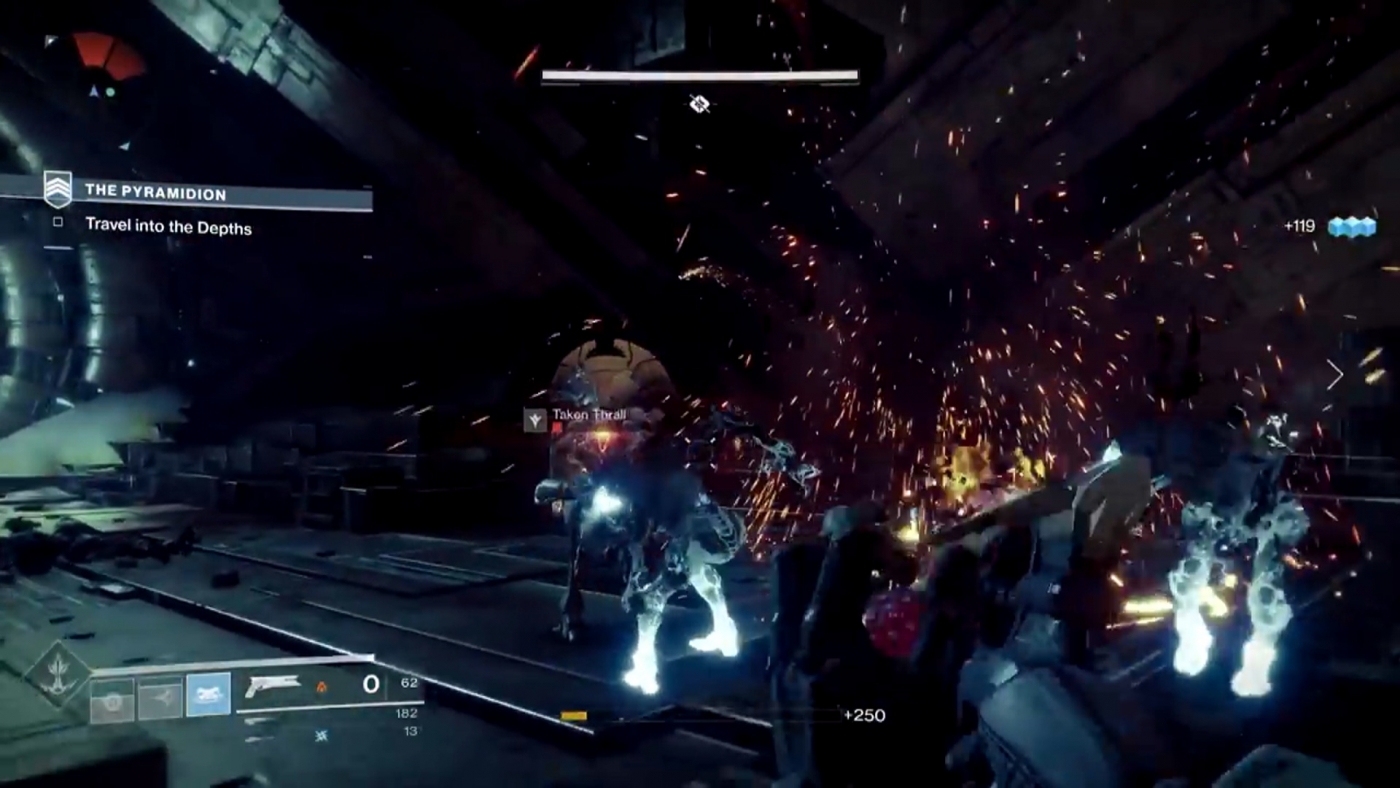Click the +250 score notification

coord(866,715)
